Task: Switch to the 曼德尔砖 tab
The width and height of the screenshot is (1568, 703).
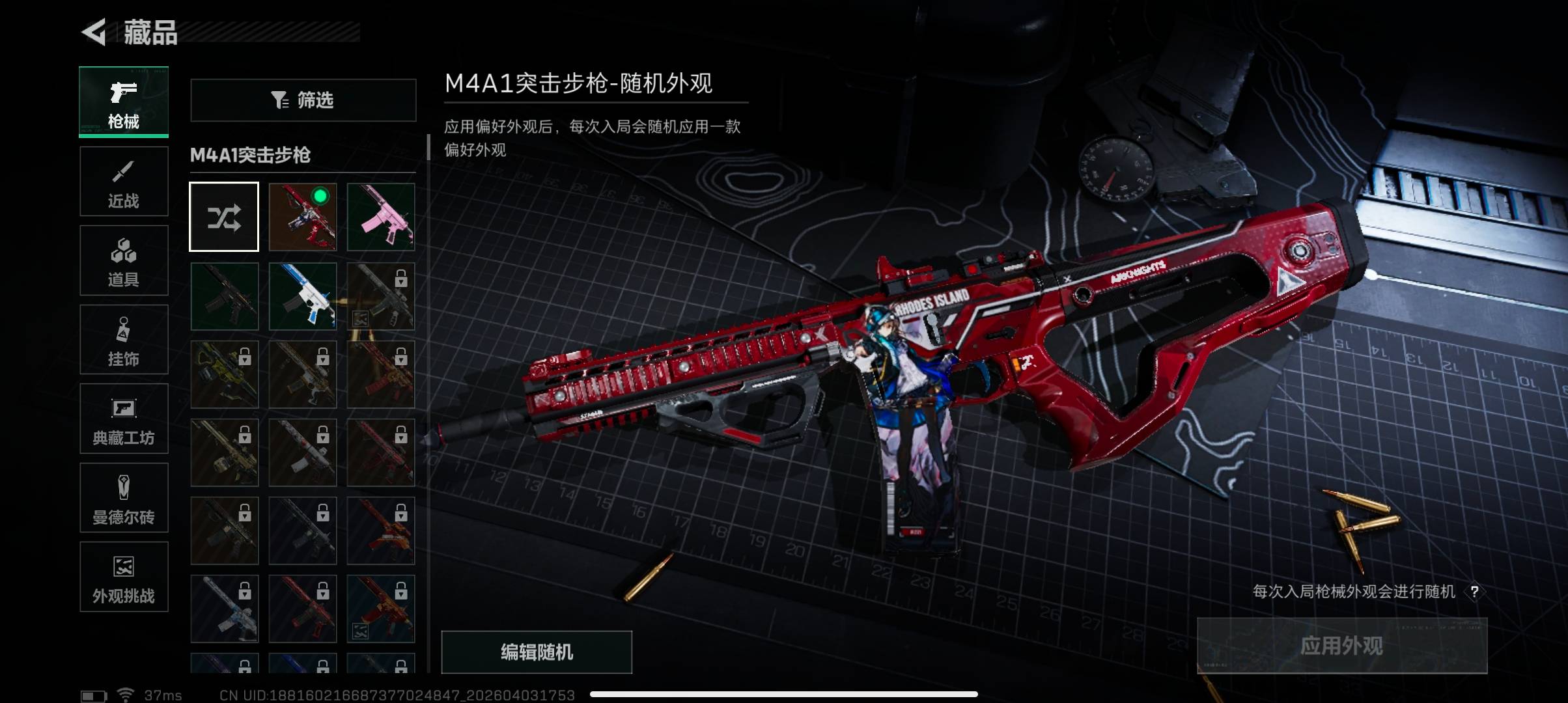Action: click(124, 498)
